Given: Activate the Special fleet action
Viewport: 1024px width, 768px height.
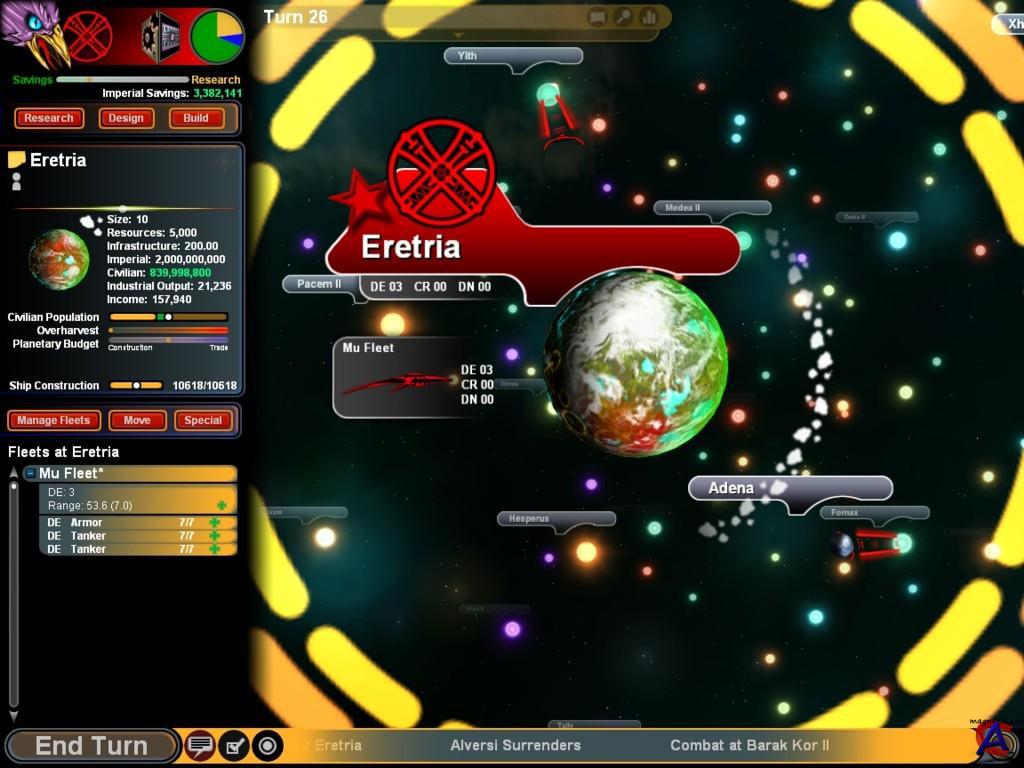Looking at the screenshot, I should [203, 420].
